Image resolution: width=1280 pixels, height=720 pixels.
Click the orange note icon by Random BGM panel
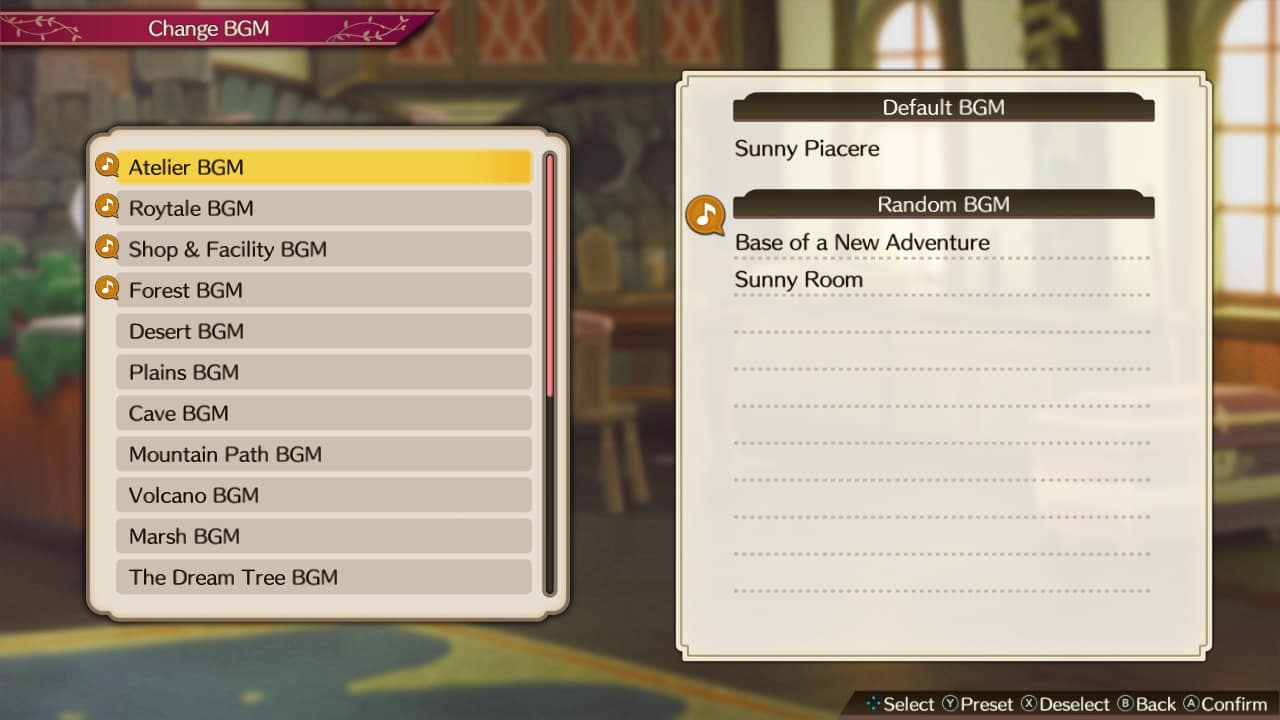click(x=705, y=214)
